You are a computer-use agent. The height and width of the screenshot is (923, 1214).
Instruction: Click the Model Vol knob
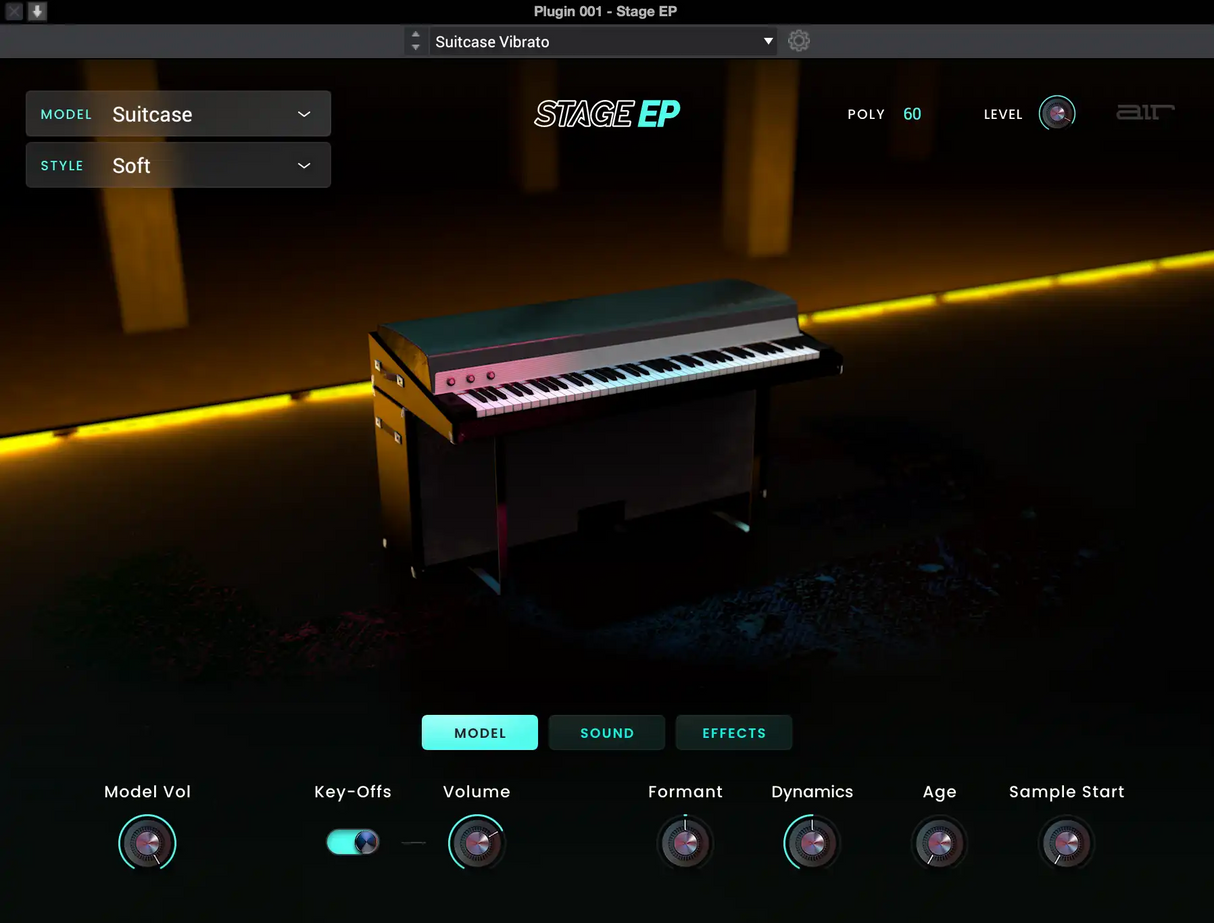click(x=147, y=842)
